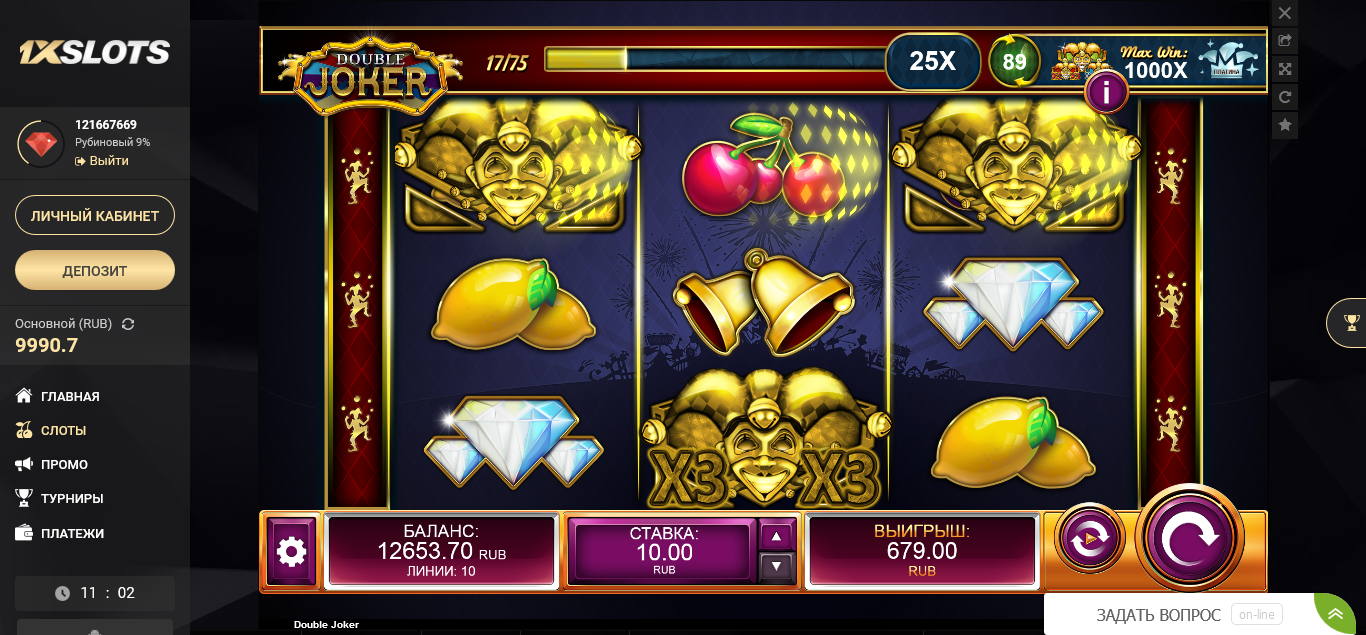Increase the bet with the up arrow
The image size is (1366, 635).
[x=777, y=536]
